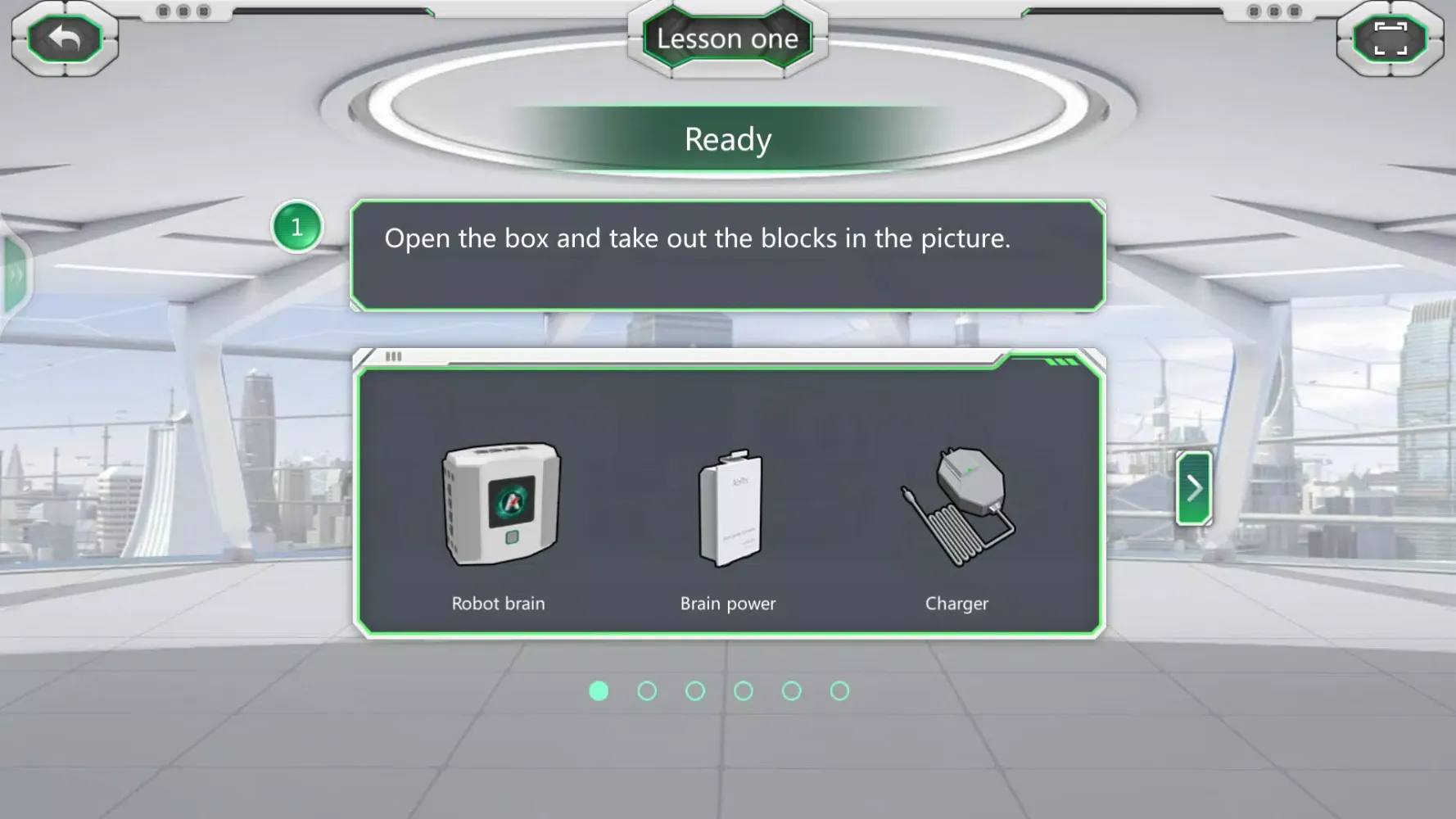Select the last pagination dot
The height and width of the screenshot is (819, 1456).
(839, 690)
